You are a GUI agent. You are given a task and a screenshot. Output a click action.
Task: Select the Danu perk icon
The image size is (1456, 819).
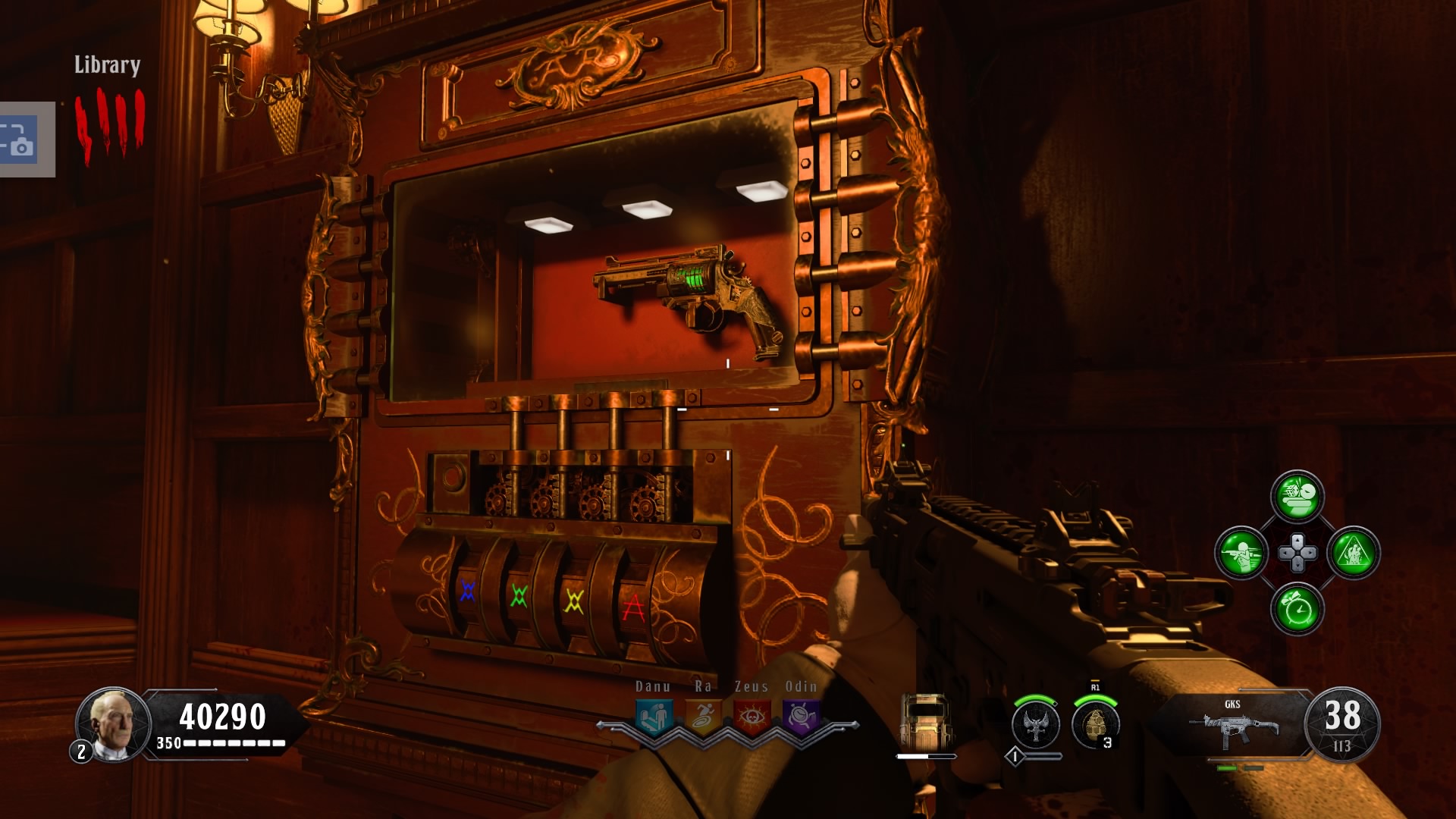(654, 715)
